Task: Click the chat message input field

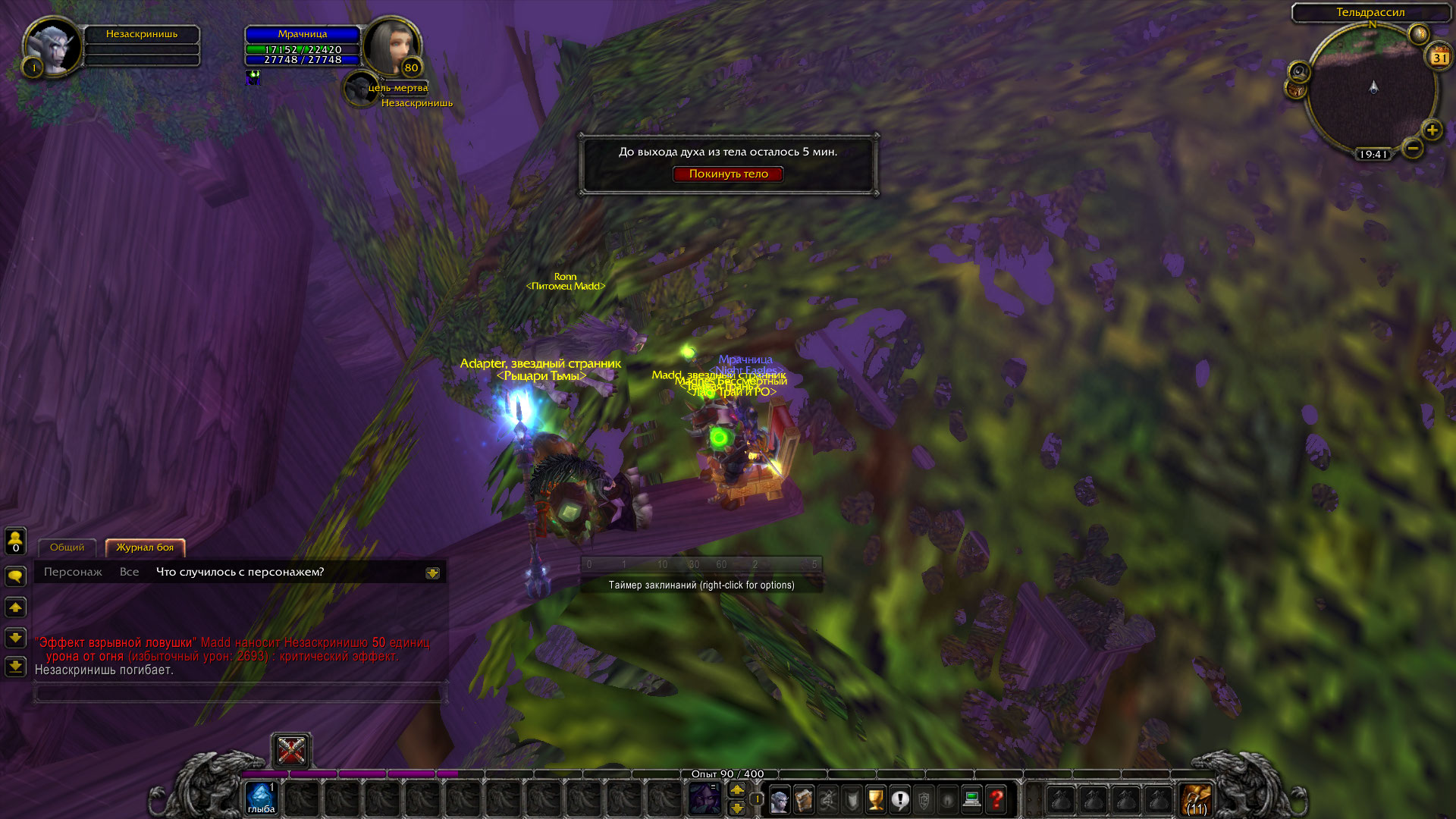Action: (x=238, y=693)
